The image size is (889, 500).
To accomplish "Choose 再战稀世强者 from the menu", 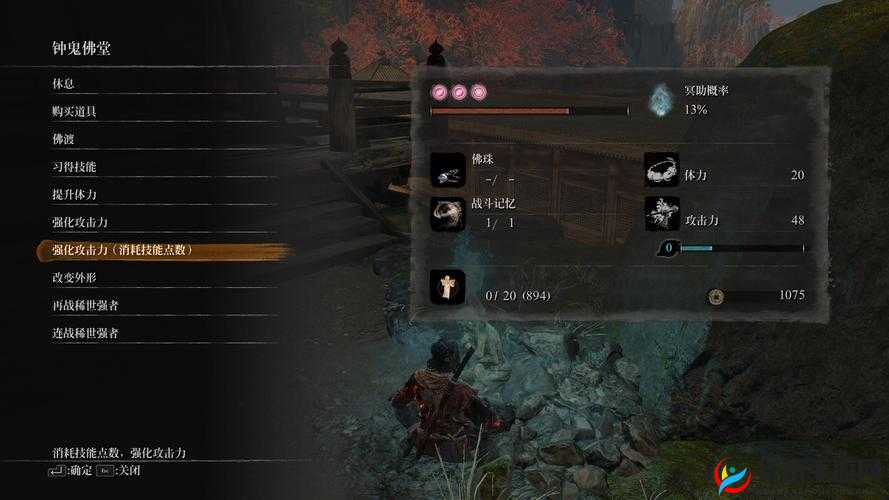I will coord(85,305).
